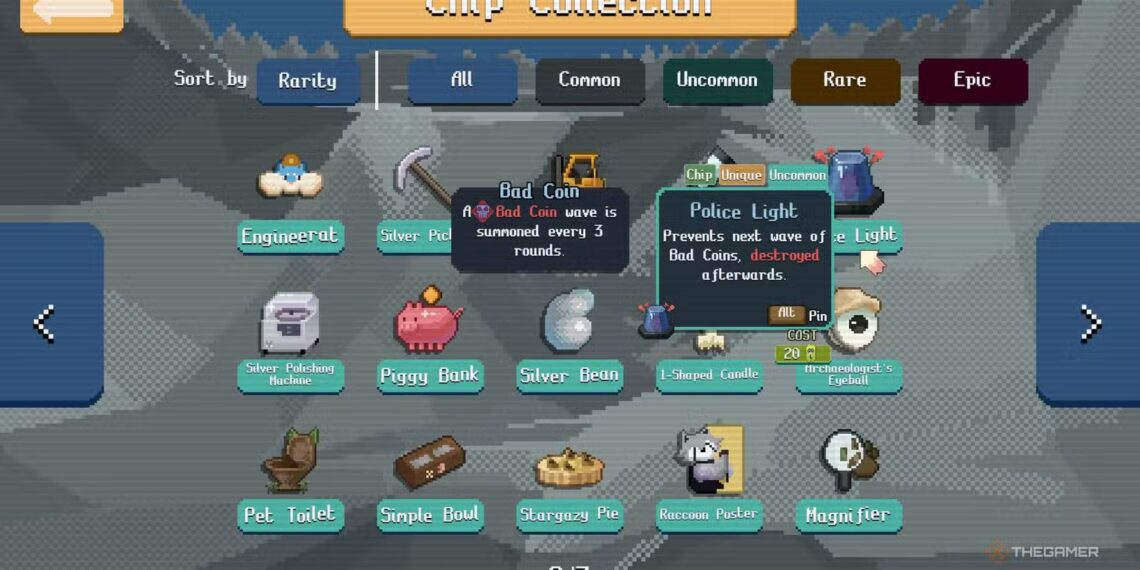Select the Rare rarity filter

[845, 80]
